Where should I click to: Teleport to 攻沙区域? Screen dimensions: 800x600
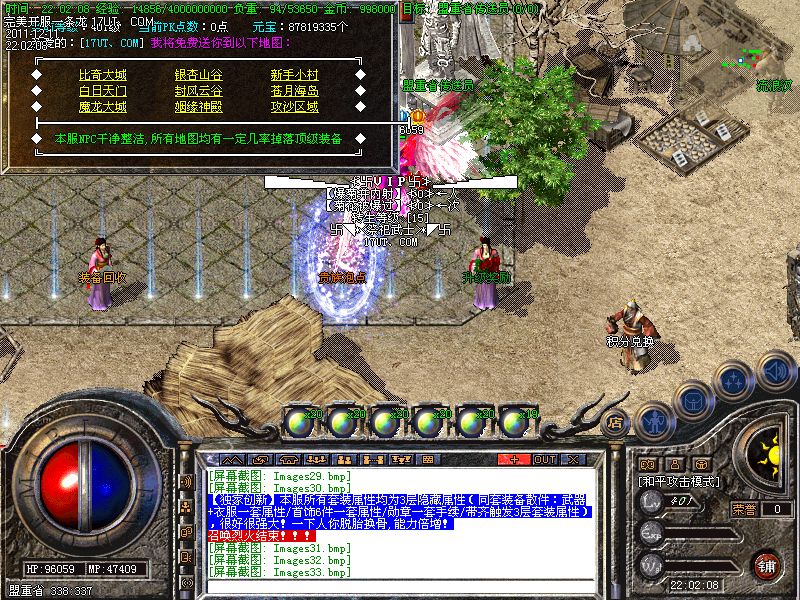294,107
